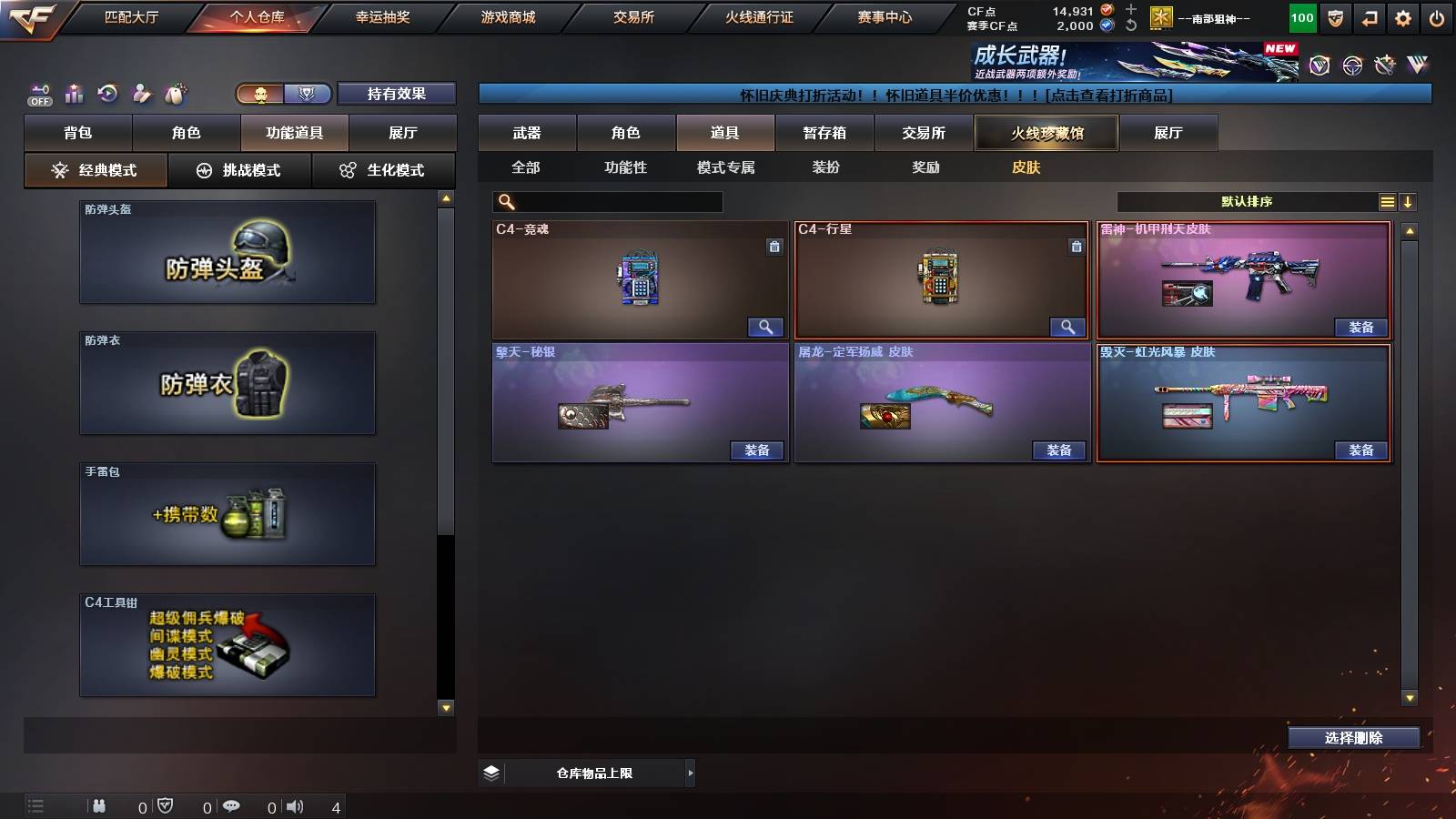Click the descending sort arrow icon
Image resolution: width=1456 pixels, height=819 pixels.
click(1410, 200)
